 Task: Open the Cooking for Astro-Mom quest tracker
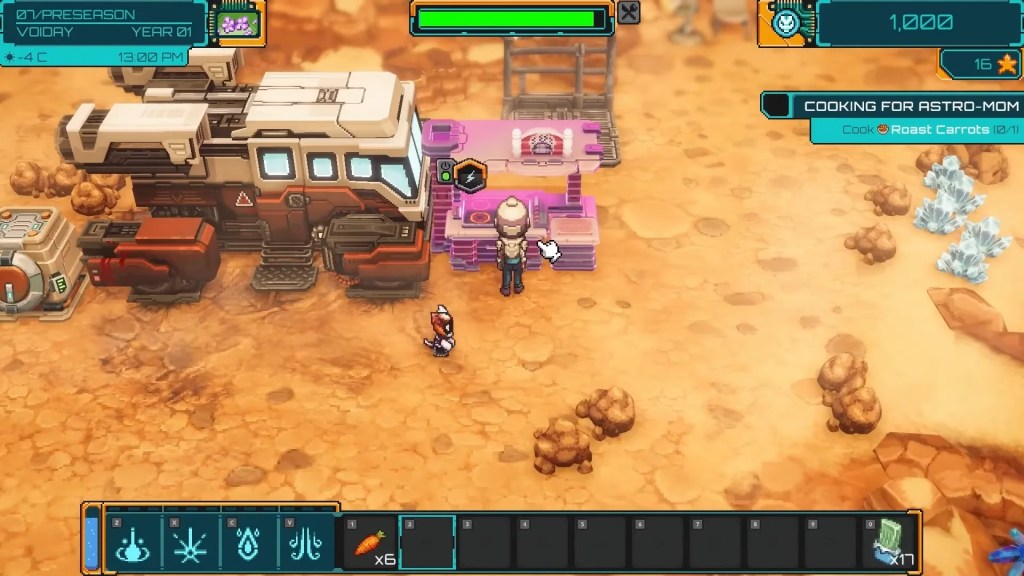(x=910, y=106)
